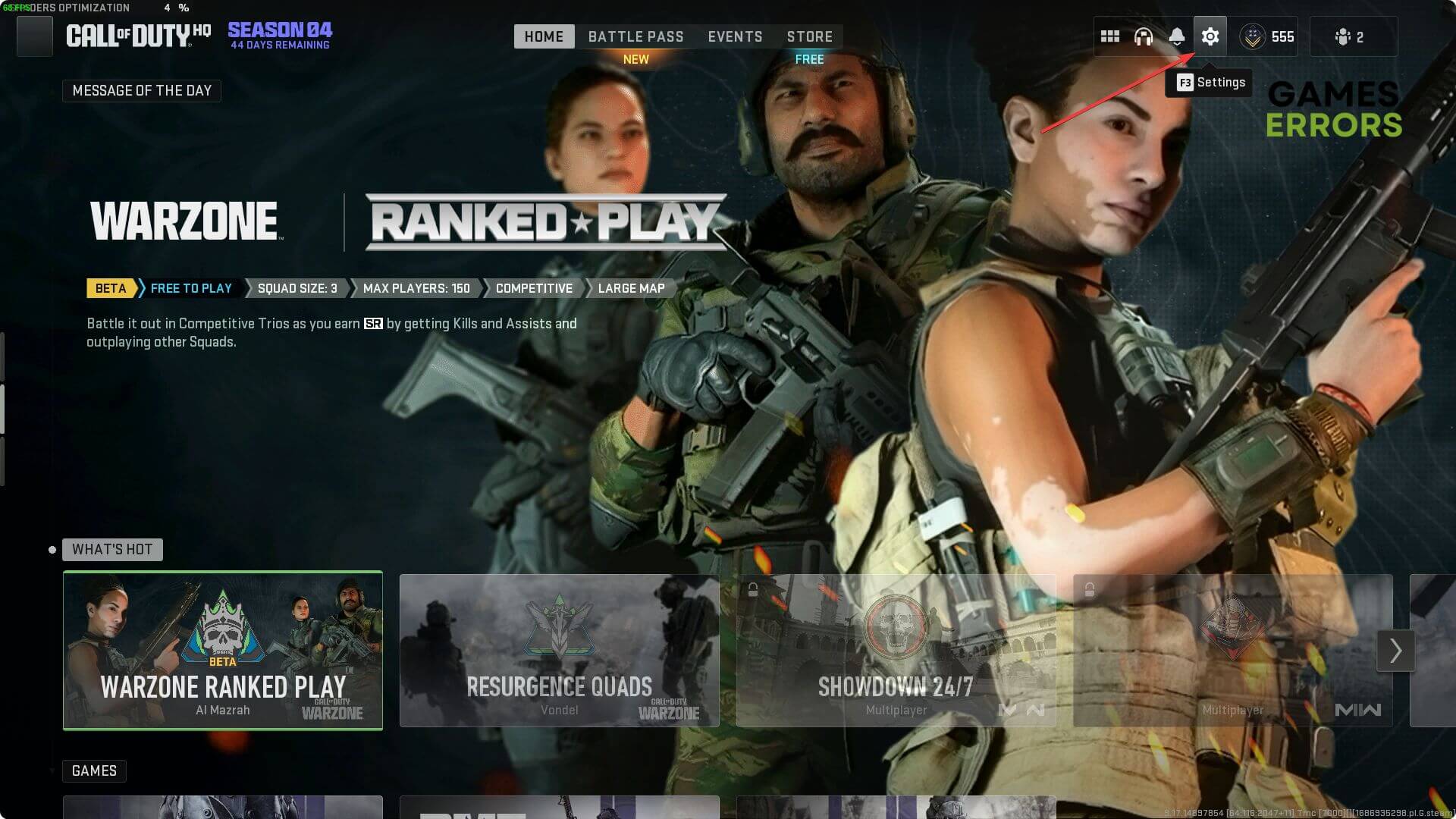
Task: Pick the Showdown 24/7 Multiplayer tile
Action: pos(896,650)
